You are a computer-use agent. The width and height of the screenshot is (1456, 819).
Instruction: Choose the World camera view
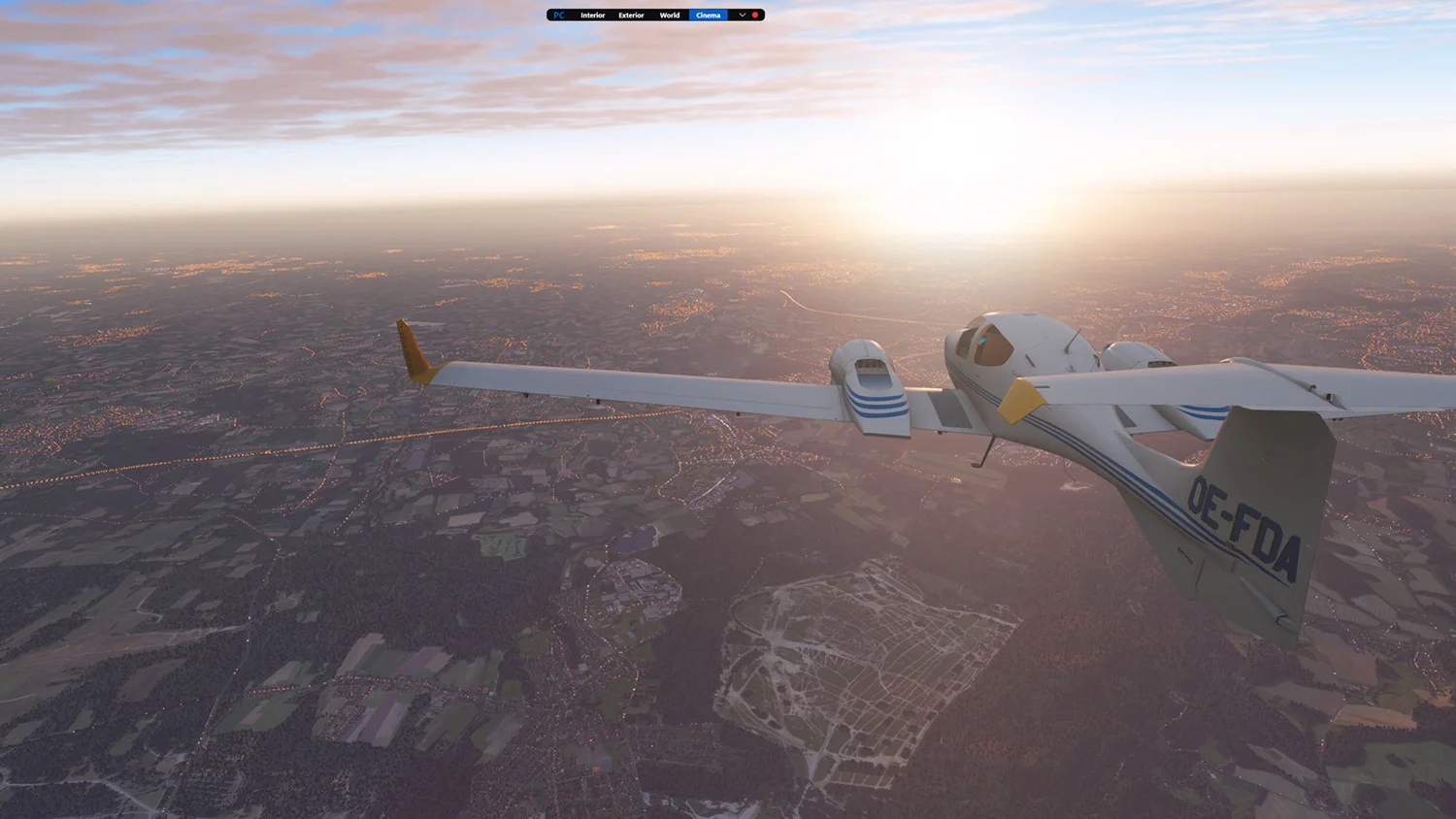[x=670, y=16]
